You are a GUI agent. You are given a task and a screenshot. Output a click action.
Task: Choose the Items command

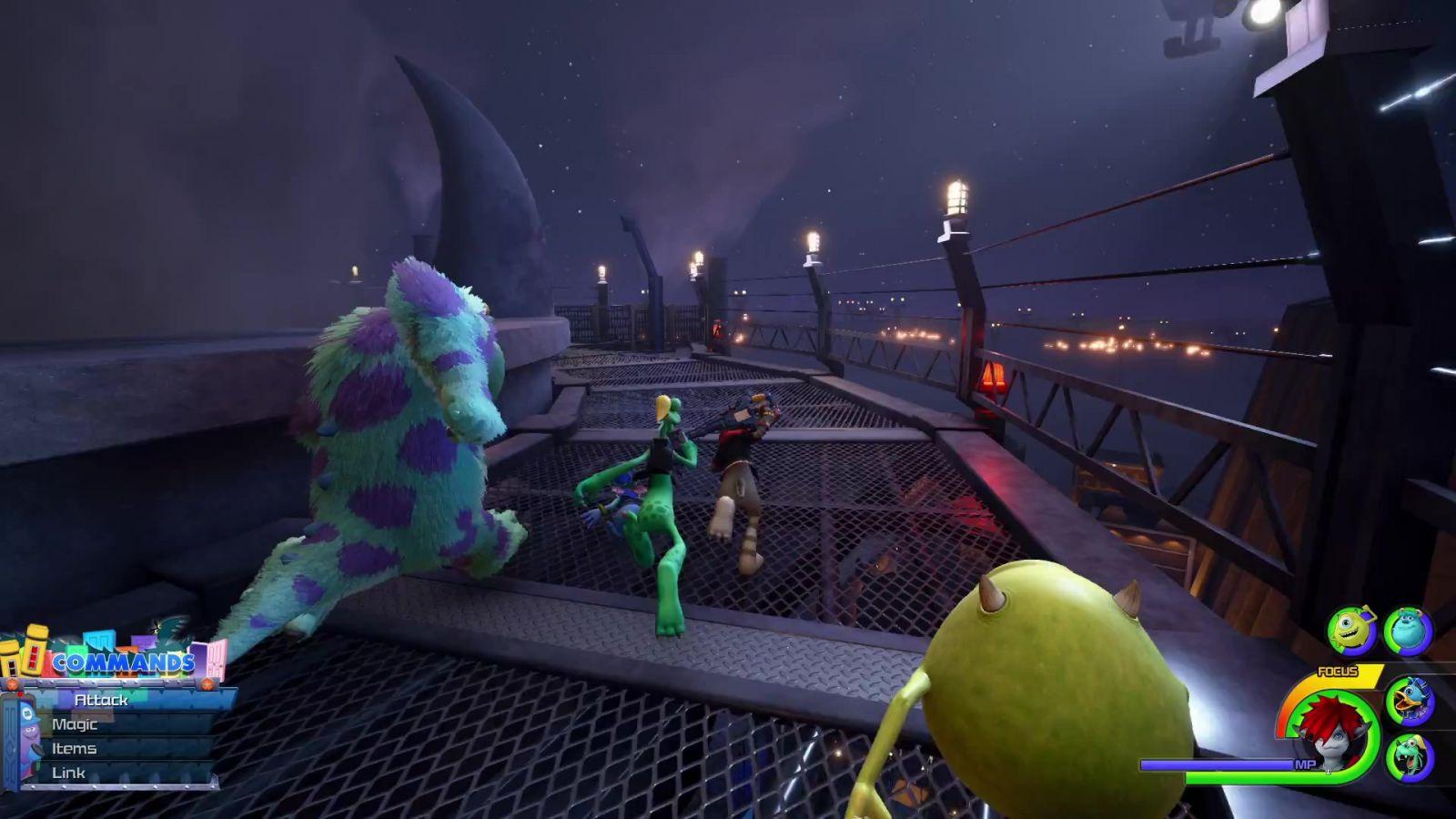[x=75, y=749]
